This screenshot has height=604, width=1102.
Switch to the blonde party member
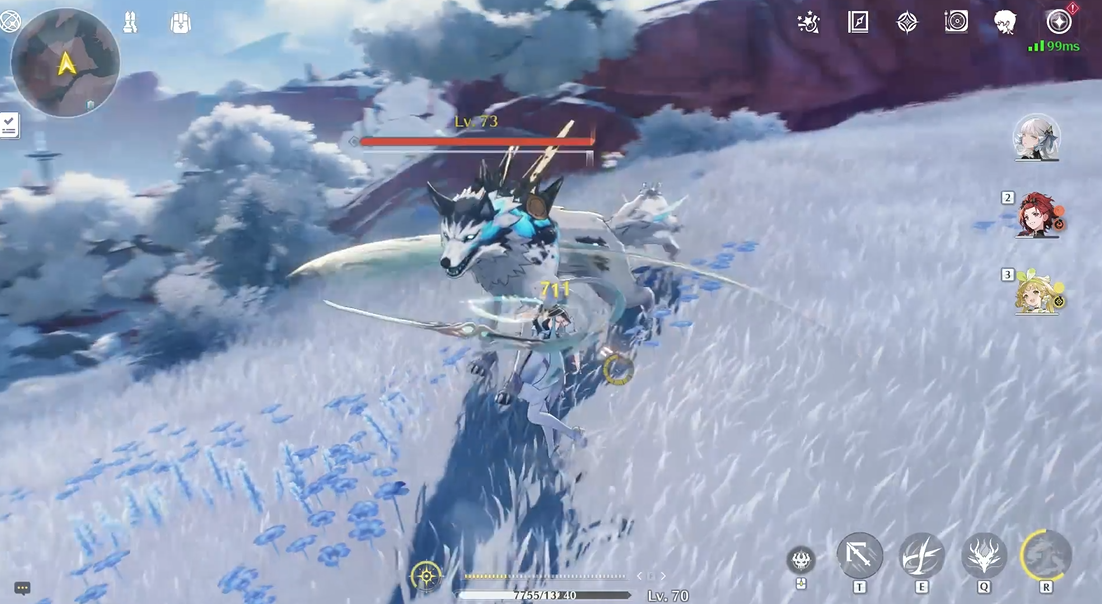pyautogui.click(x=1037, y=293)
